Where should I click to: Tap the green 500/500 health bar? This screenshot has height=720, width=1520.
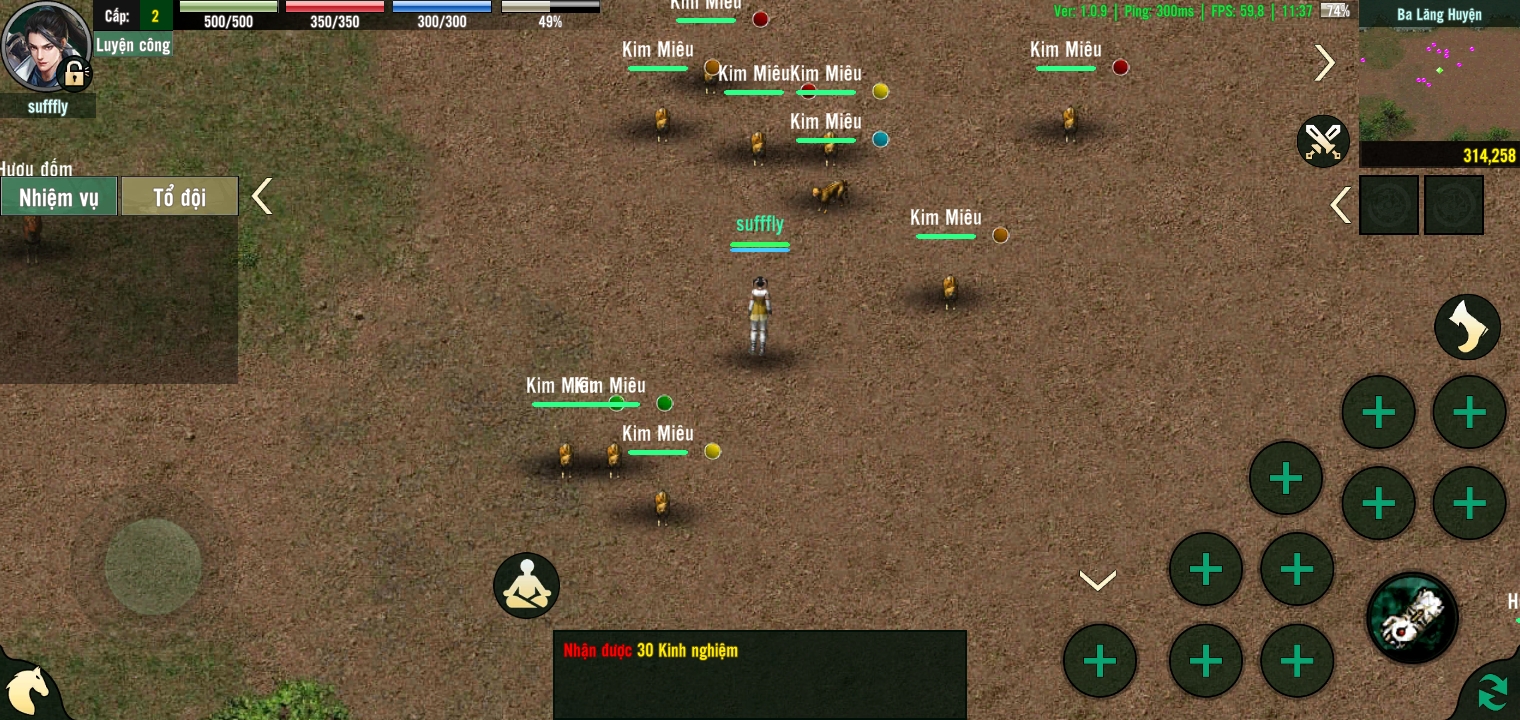227,8
